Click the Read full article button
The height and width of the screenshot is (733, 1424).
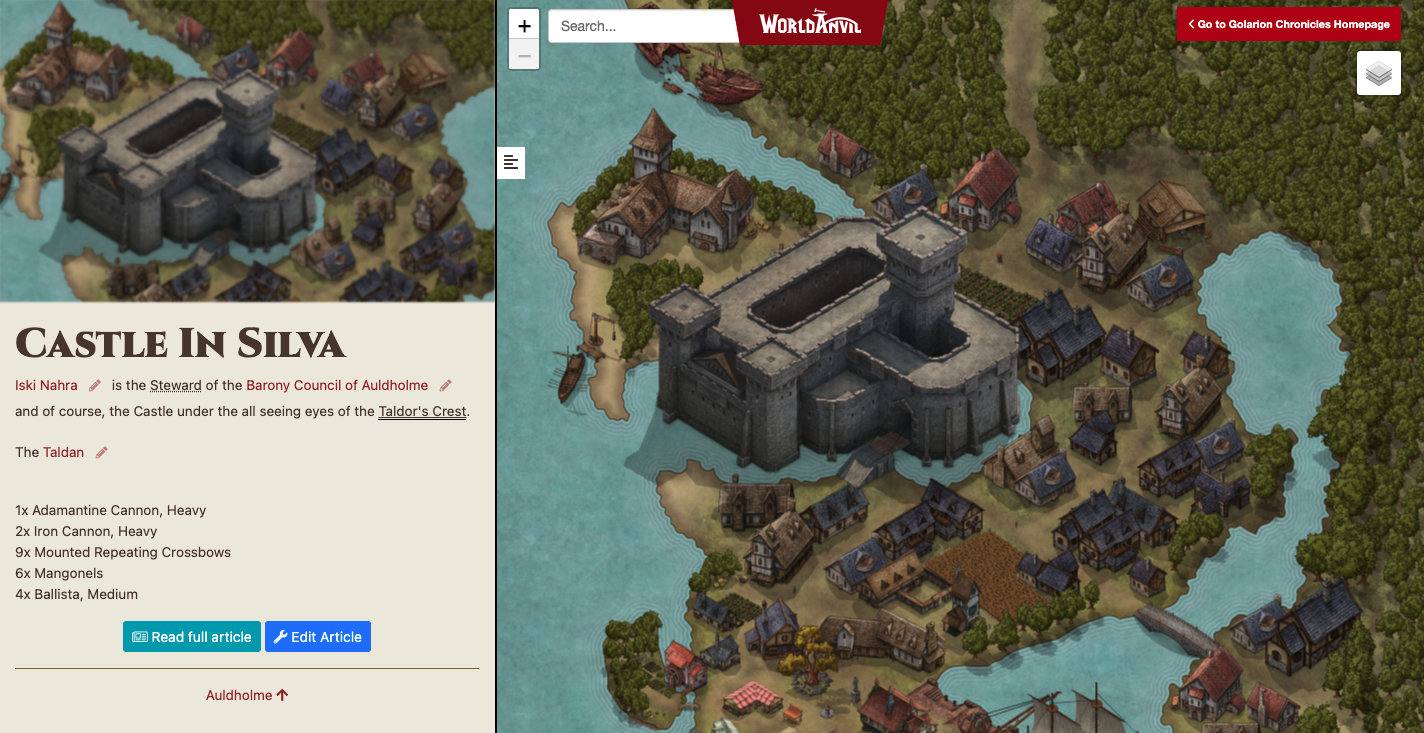(191, 636)
